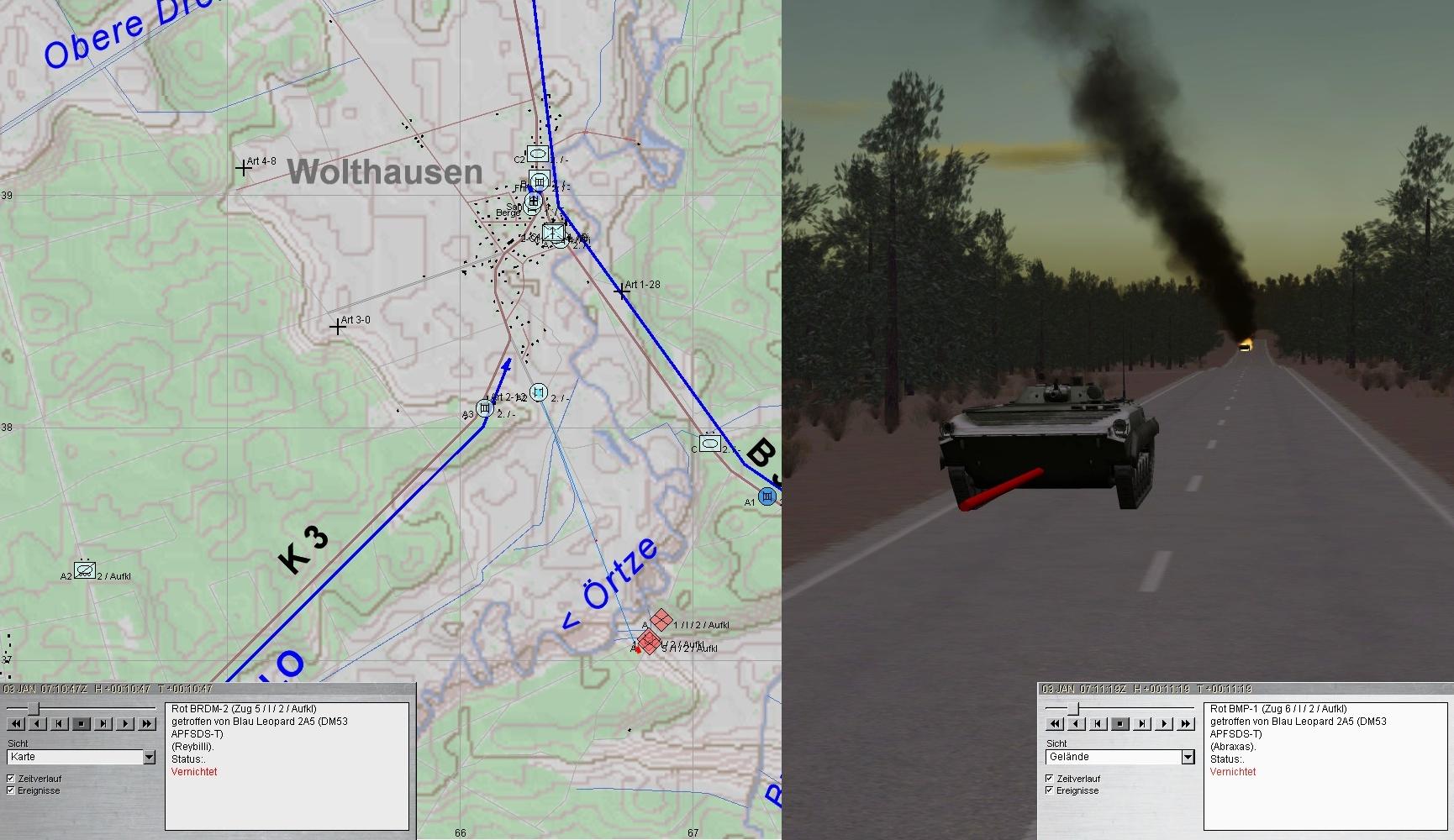This screenshot has width=1454, height=840.
Task: Open the Sicht dropdown showing Gelände
Action: pyautogui.click(x=1188, y=758)
